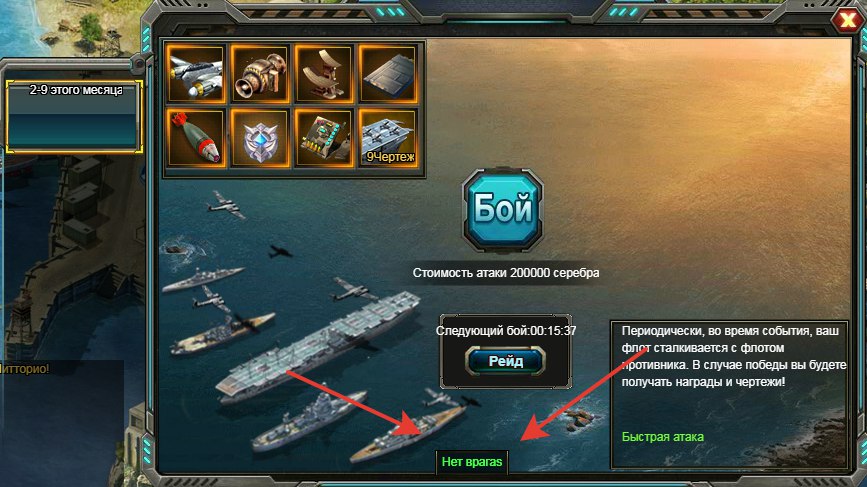This screenshot has width=867, height=487.
Task: Select the steel armor plate reward icon
Action: [x=387, y=73]
